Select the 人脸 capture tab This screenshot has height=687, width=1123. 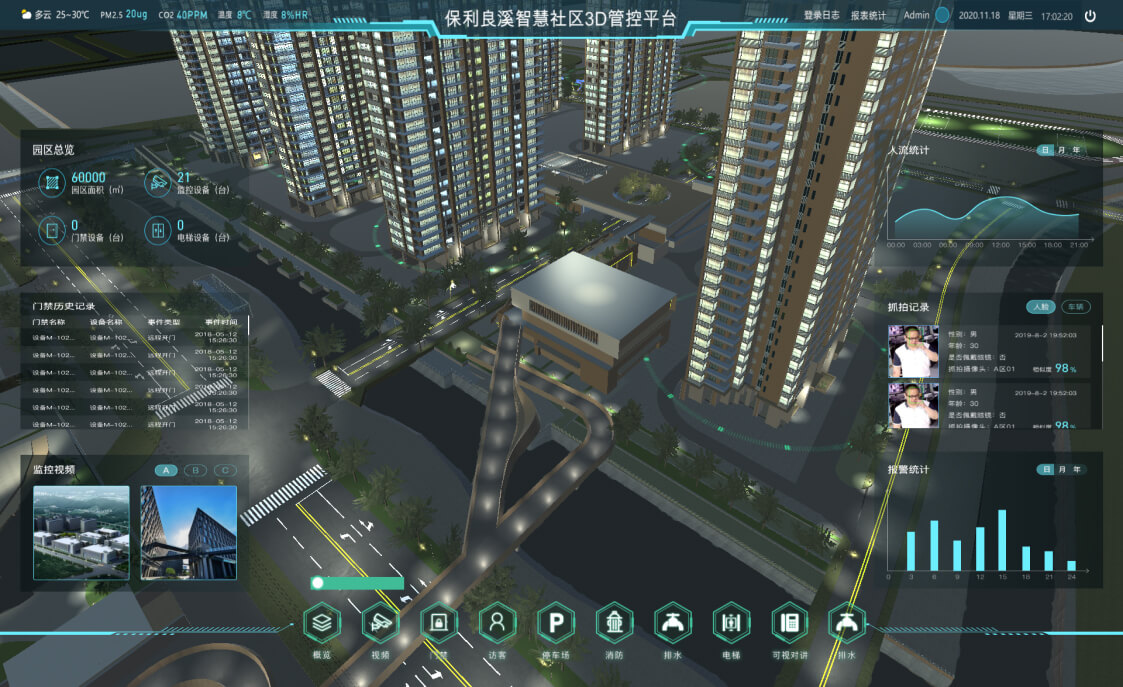[x=1042, y=307]
